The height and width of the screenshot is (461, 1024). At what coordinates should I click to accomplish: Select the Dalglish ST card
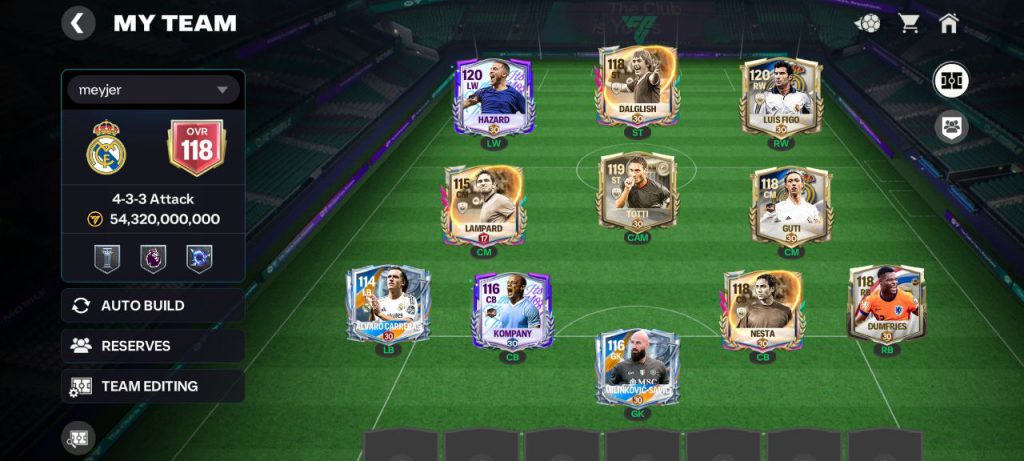click(x=637, y=86)
